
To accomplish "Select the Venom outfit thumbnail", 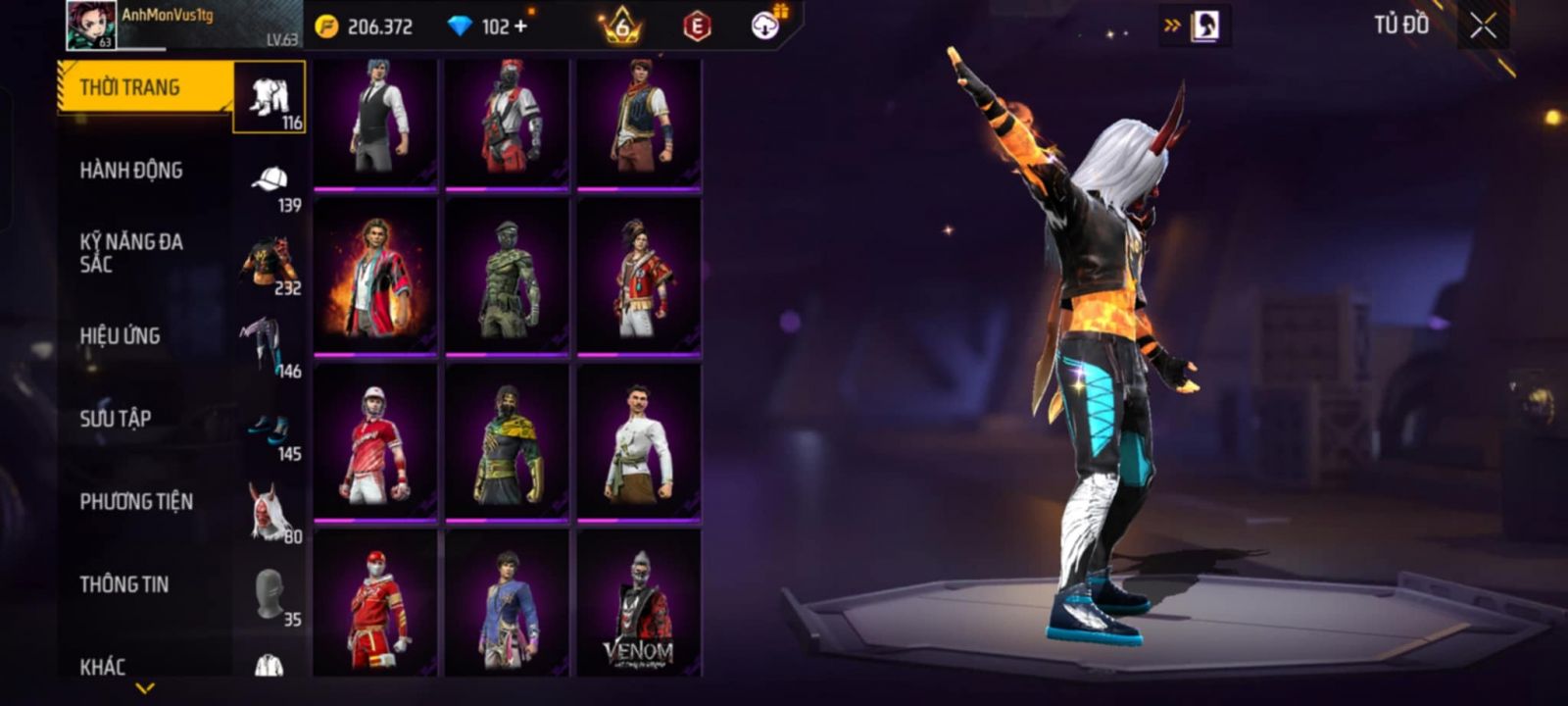I will click(639, 603).
